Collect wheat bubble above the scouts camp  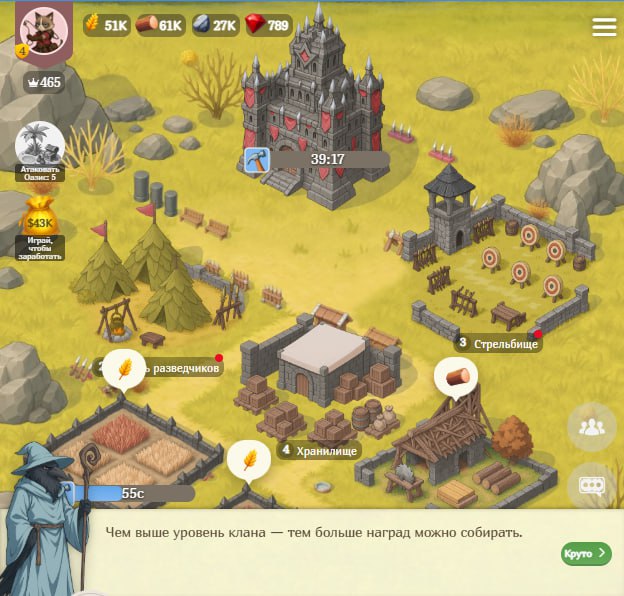point(124,367)
